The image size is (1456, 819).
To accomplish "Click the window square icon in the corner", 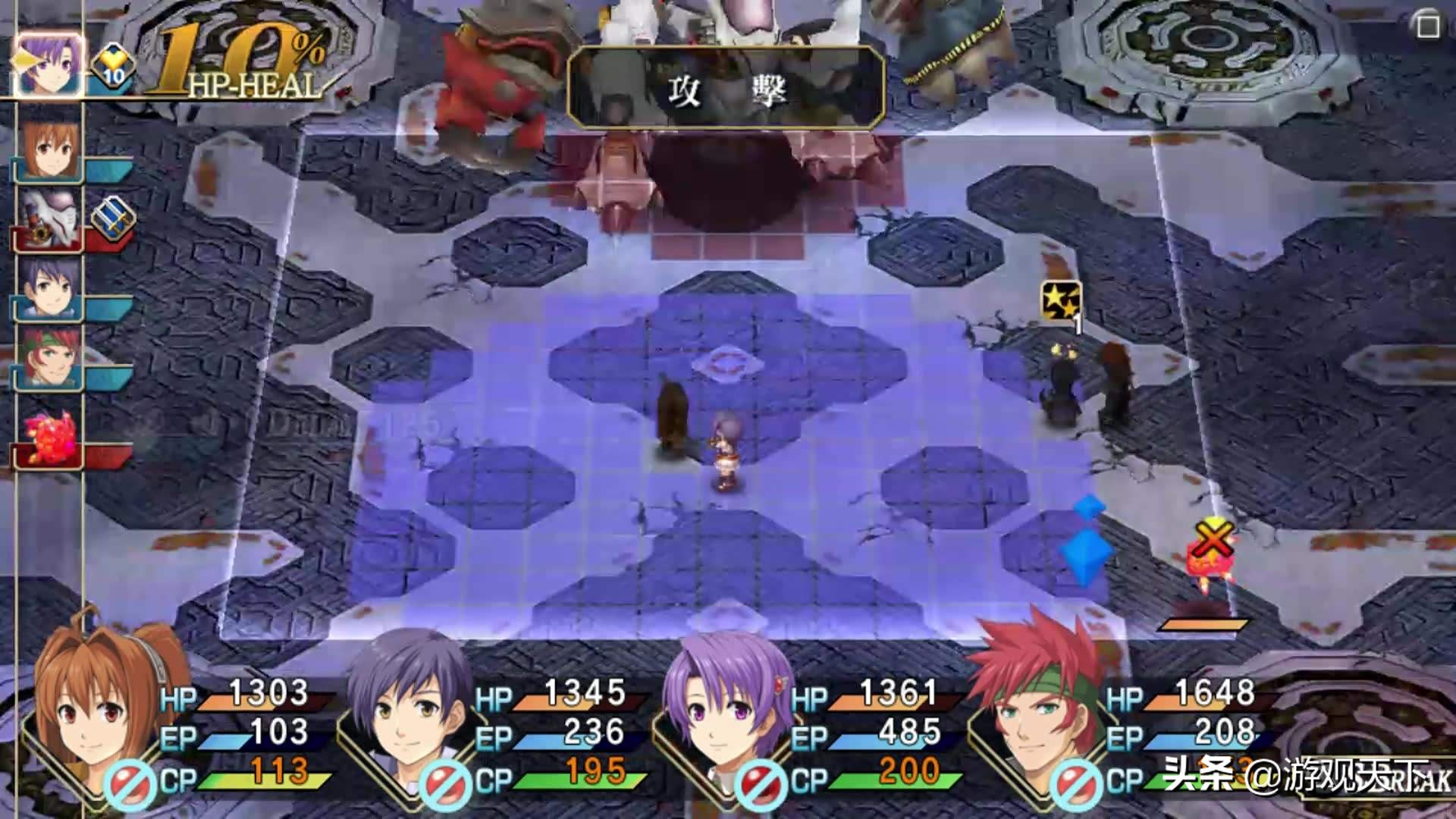I will 1428,25.
